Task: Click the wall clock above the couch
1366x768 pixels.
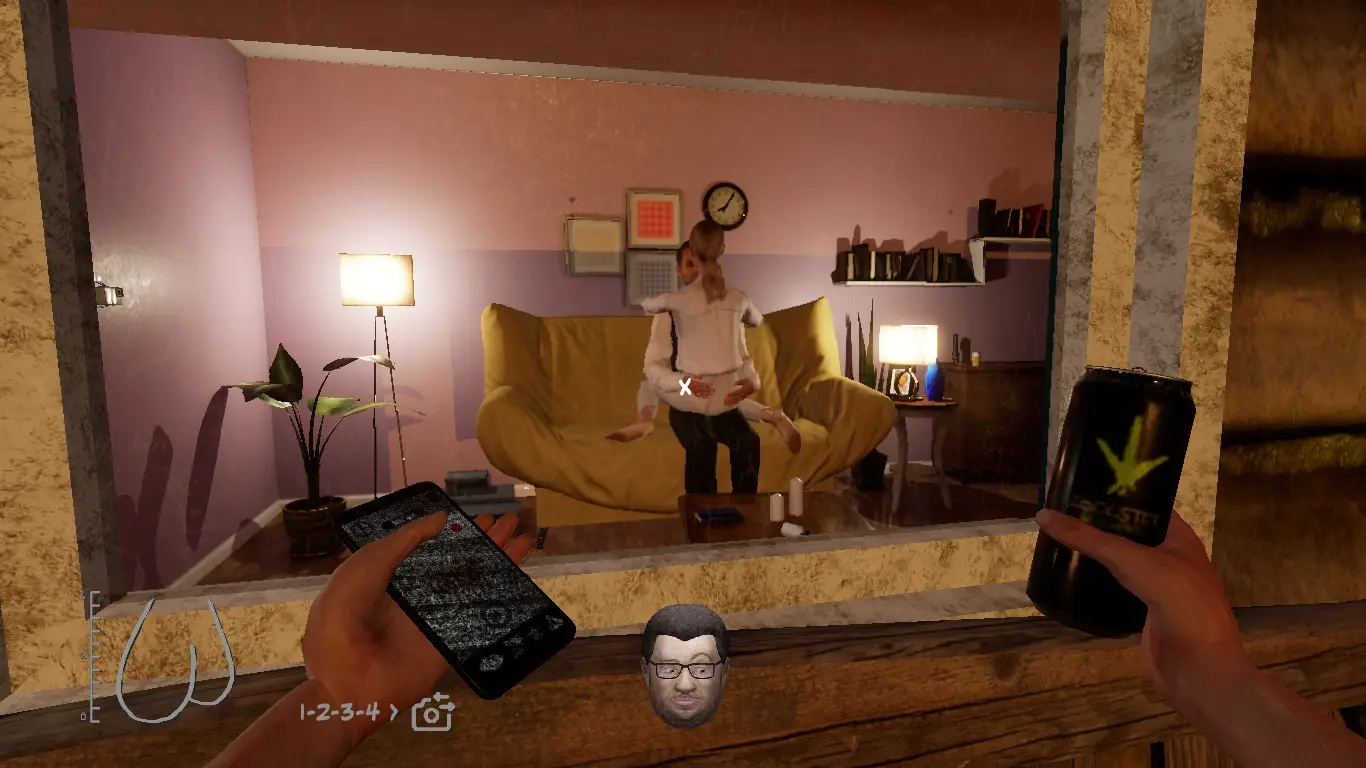Action: (724, 207)
